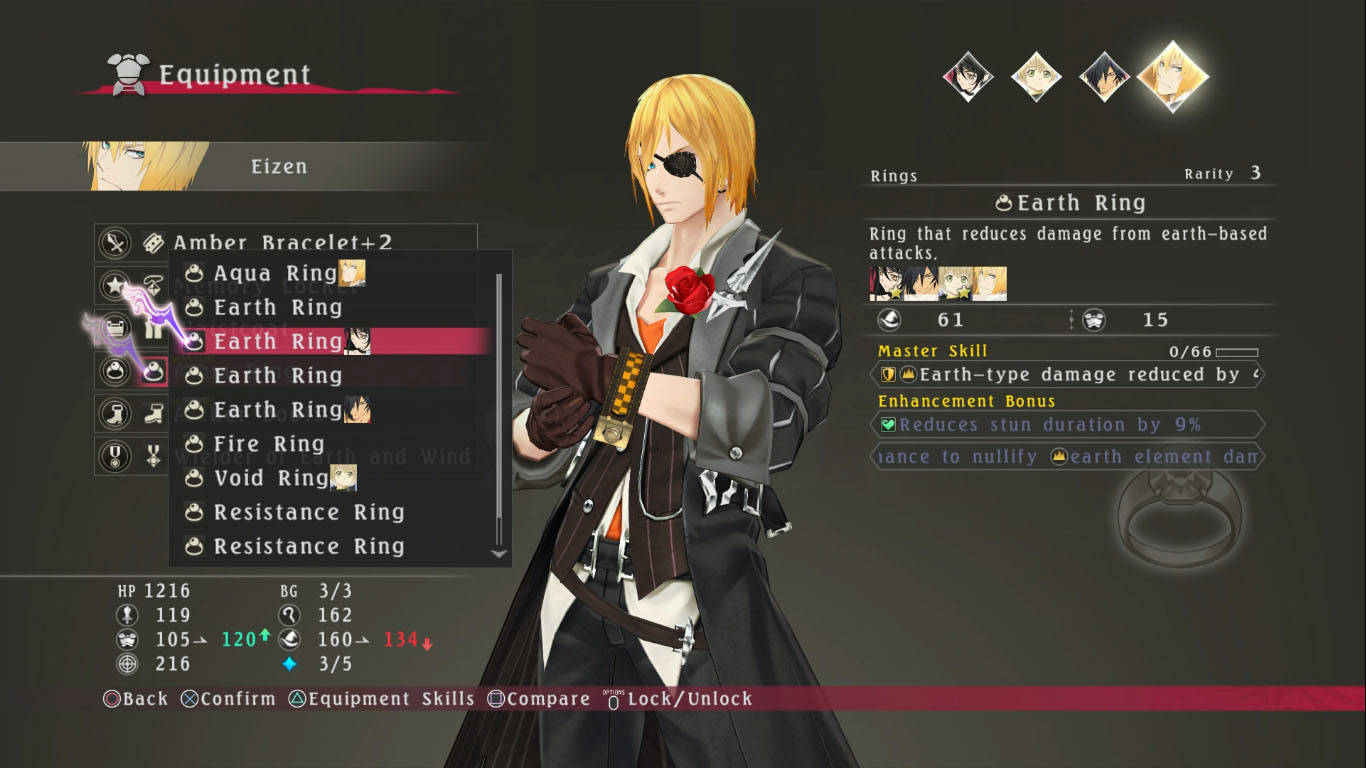
Task: Click the ring list's scroll-down arrow
Action: (499, 553)
